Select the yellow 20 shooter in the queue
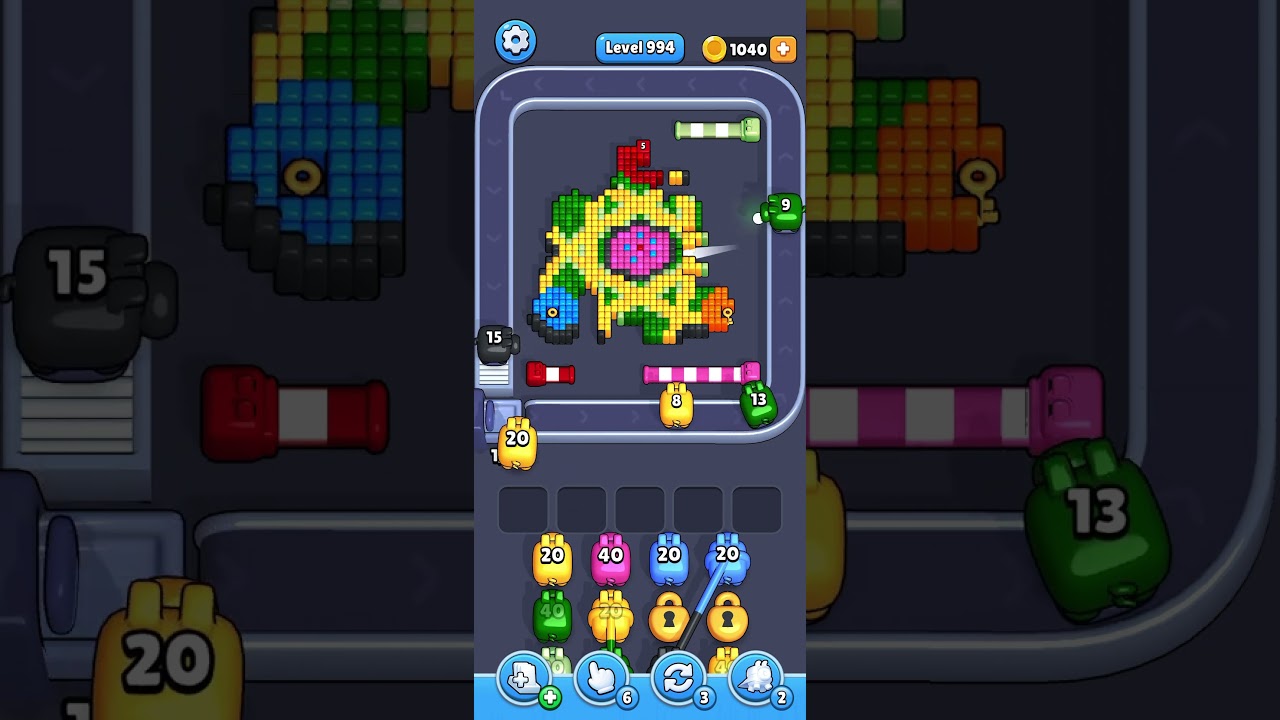 pos(552,562)
